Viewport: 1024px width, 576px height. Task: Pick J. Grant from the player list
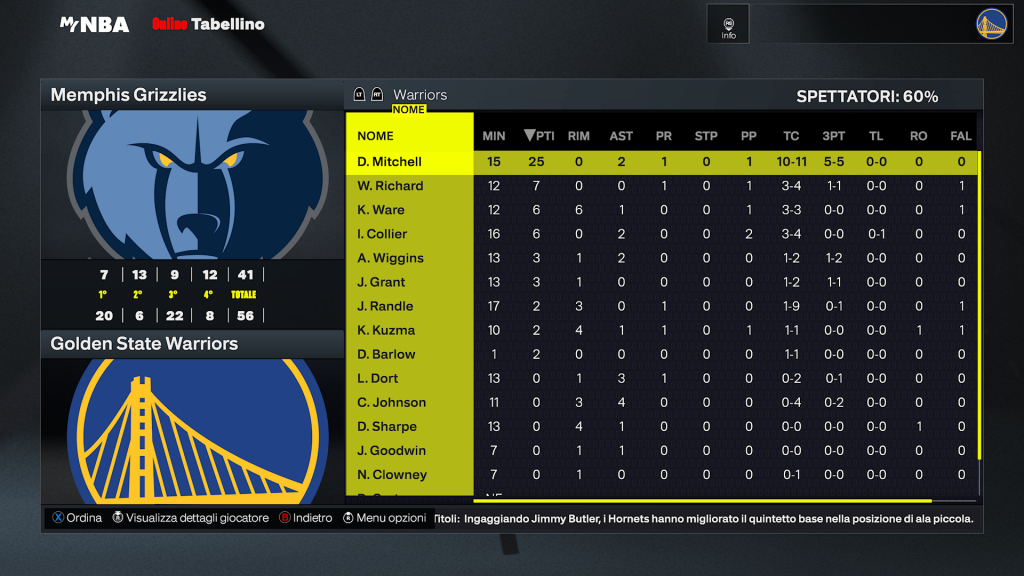coord(381,282)
